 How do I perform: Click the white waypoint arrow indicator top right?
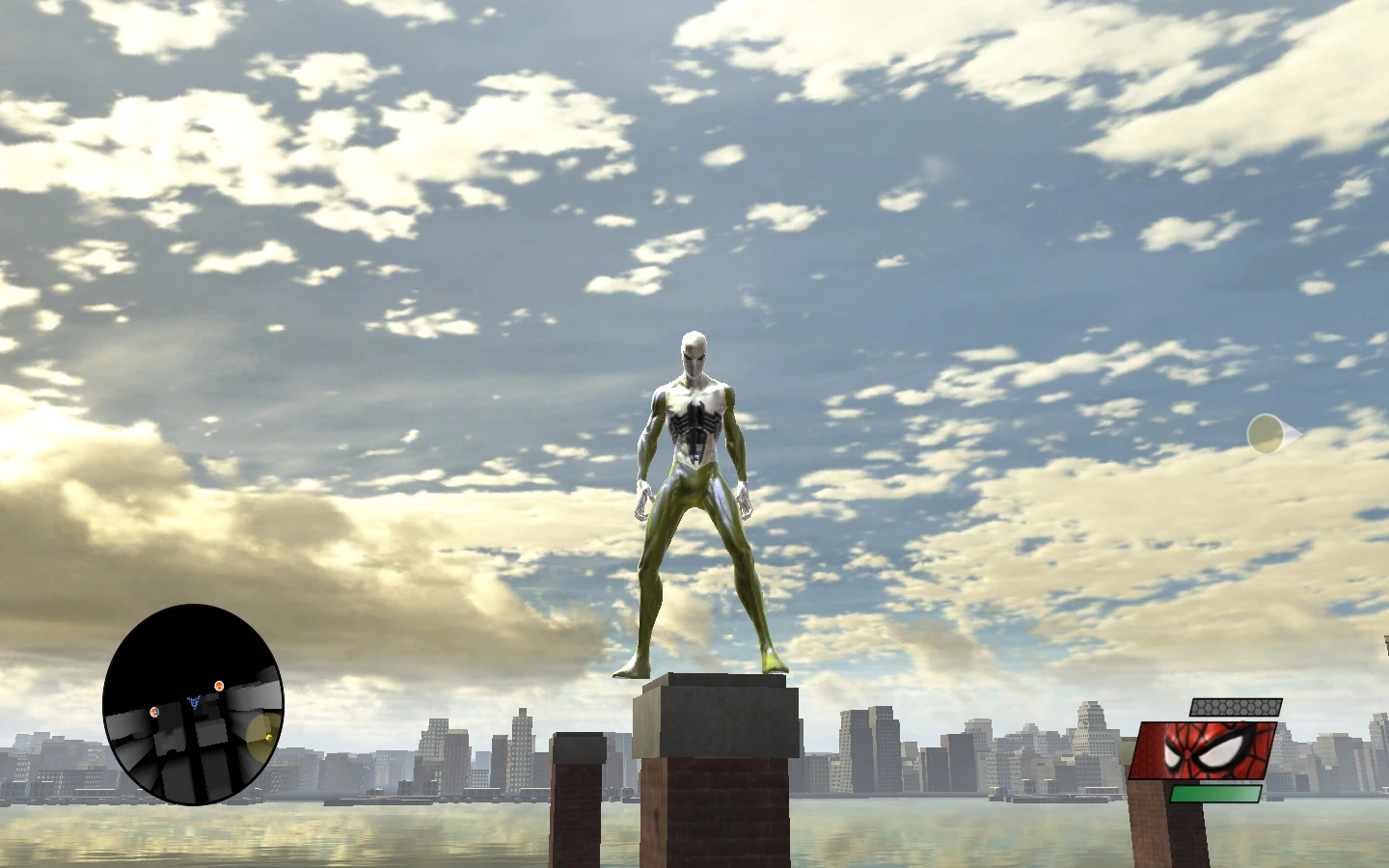1268,433
